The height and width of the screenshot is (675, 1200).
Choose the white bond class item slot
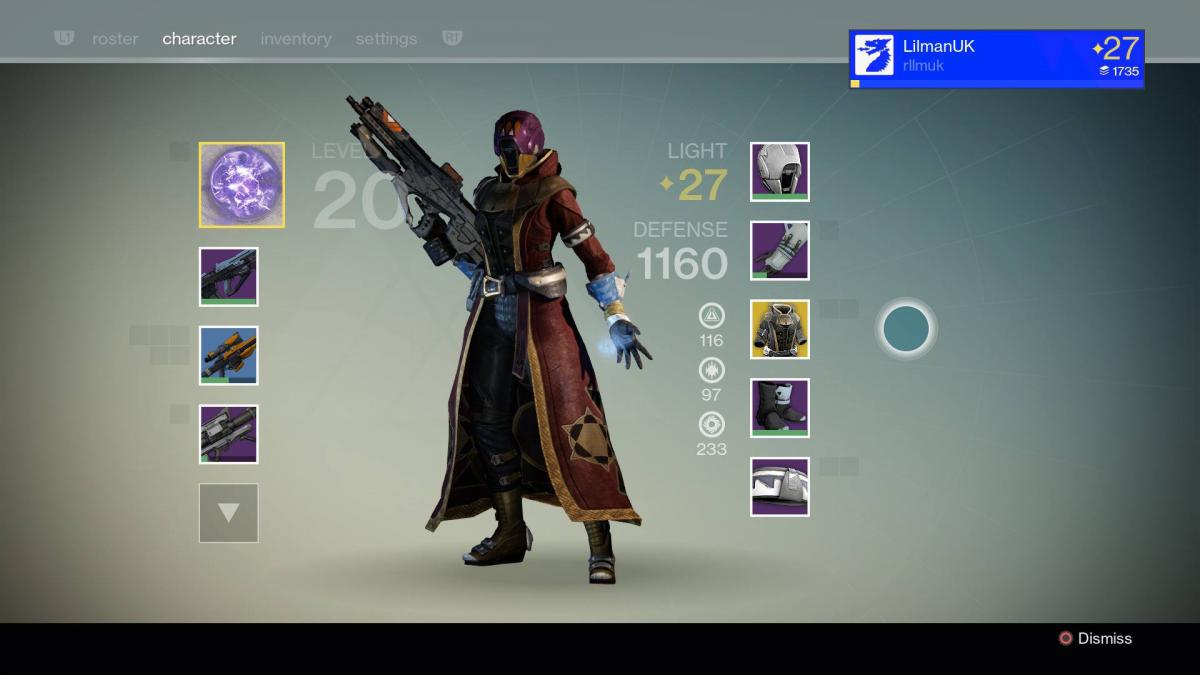click(x=780, y=487)
